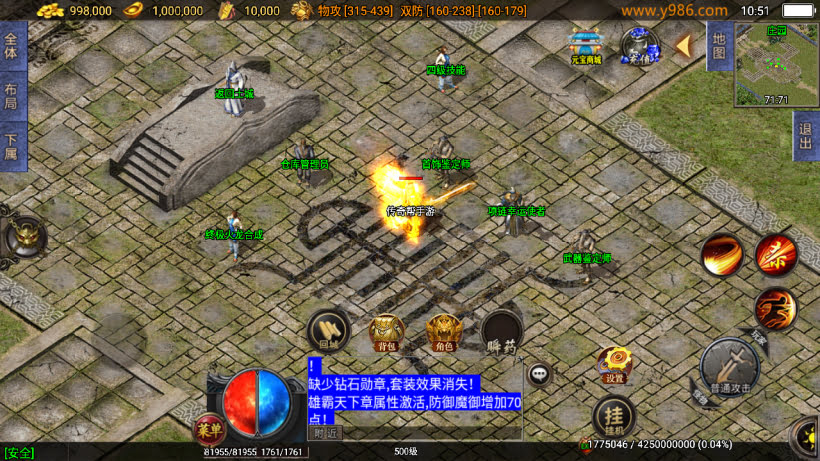Switch to the 全体 tab
The height and width of the screenshot is (461, 820).
tap(12, 46)
